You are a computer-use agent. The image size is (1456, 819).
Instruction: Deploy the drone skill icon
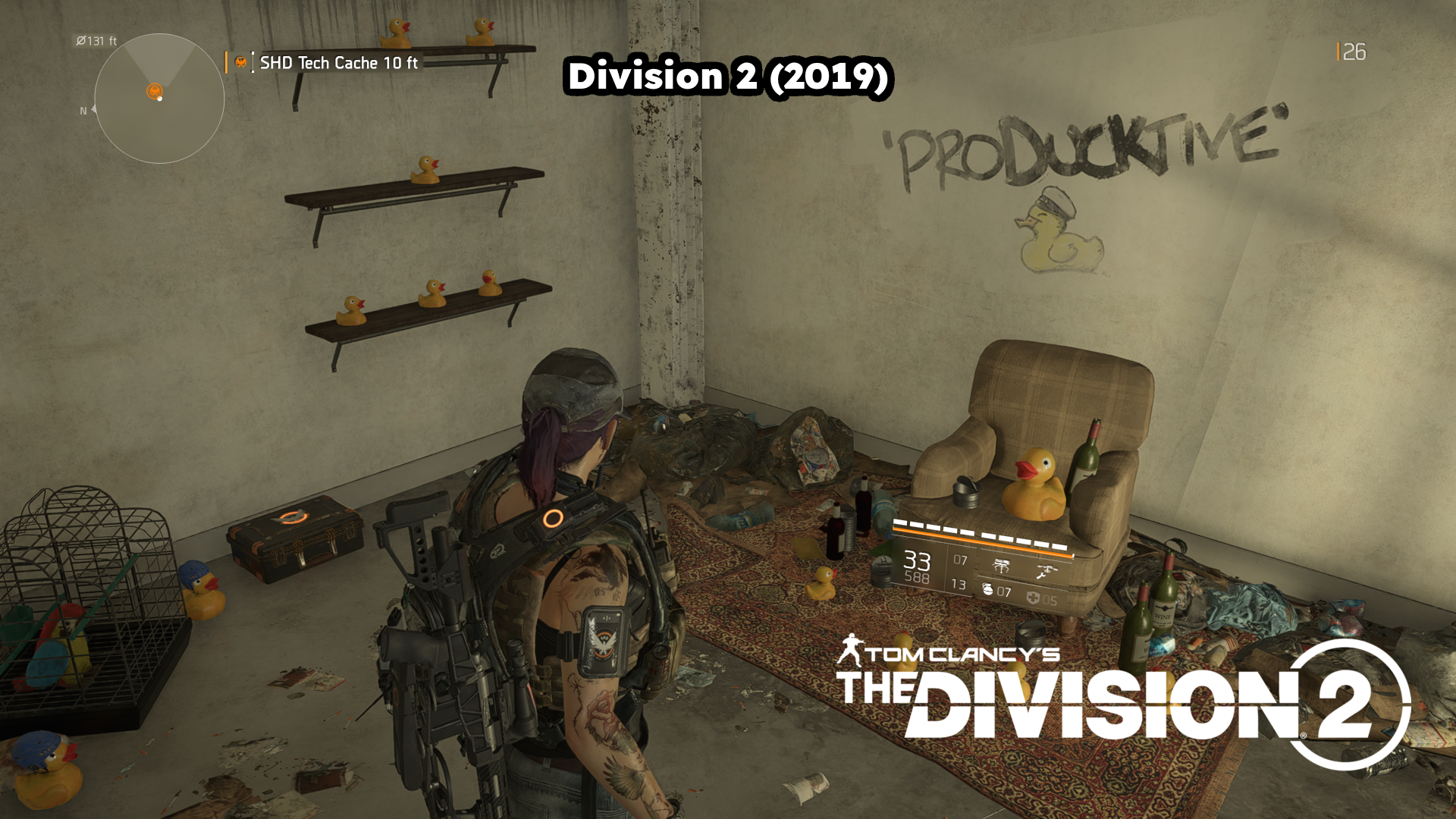tap(1046, 571)
